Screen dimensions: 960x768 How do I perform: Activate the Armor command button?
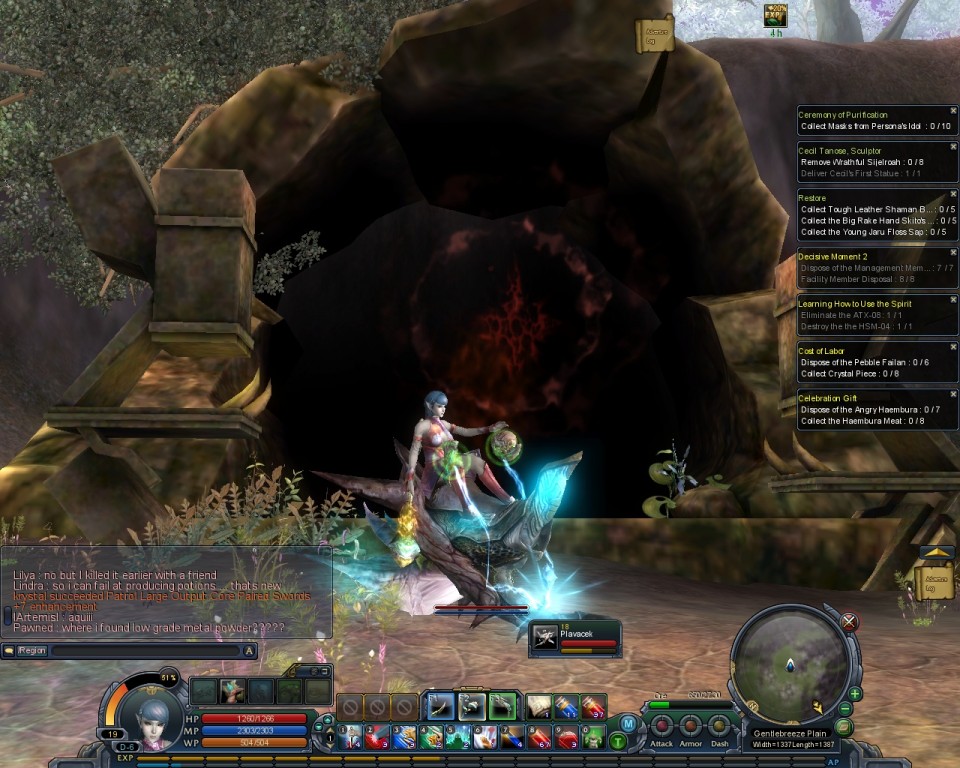[690, 725]
